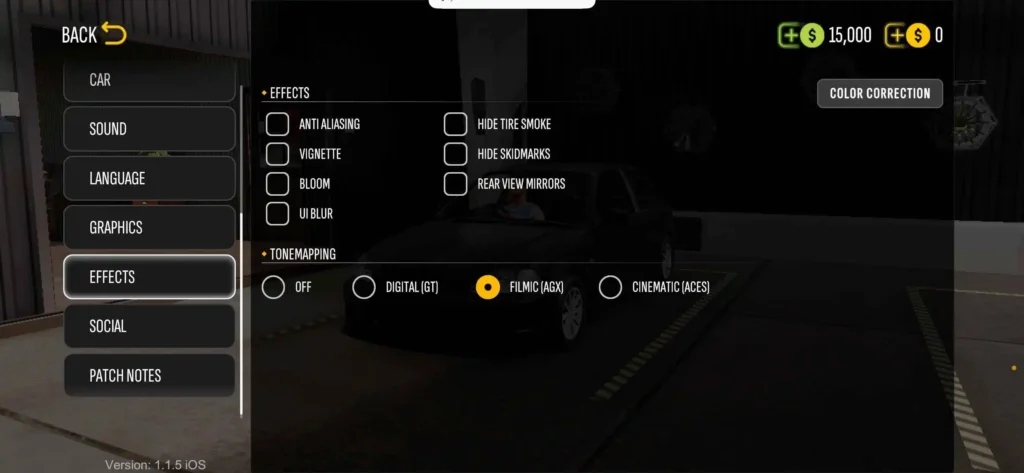The height and width of the screenshot is (473, 1024).
Task: Open the Language settings
Action: point(149,178)
